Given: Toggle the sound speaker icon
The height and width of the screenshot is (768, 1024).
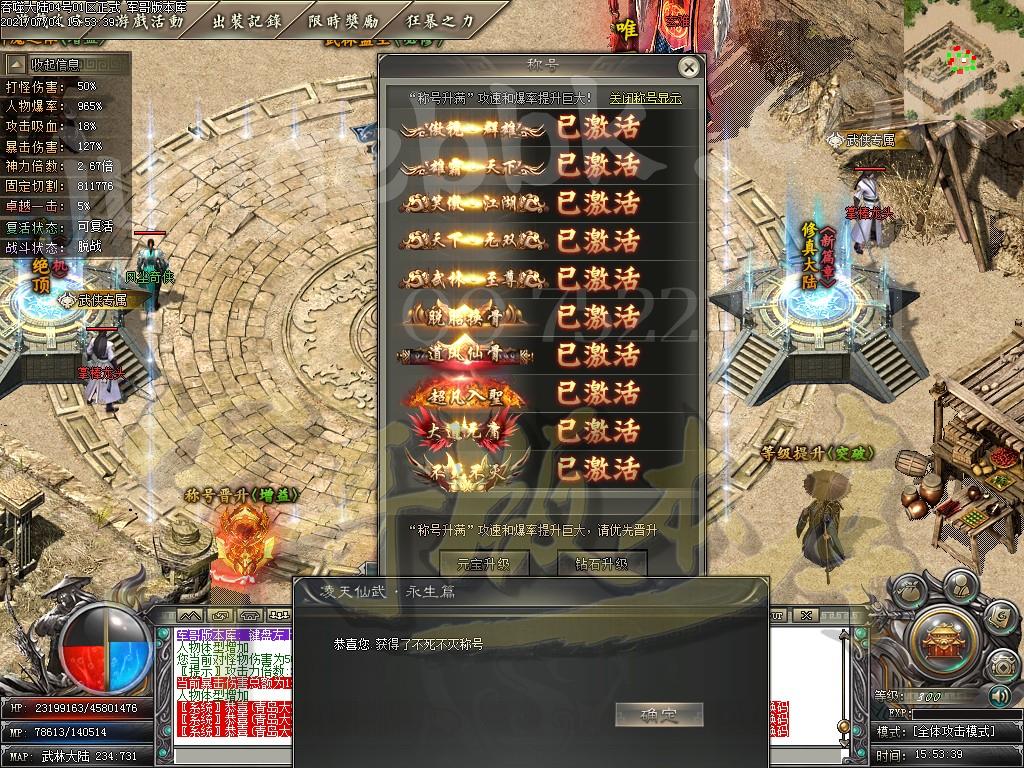Looking at the screenshot, I should 998,694.
